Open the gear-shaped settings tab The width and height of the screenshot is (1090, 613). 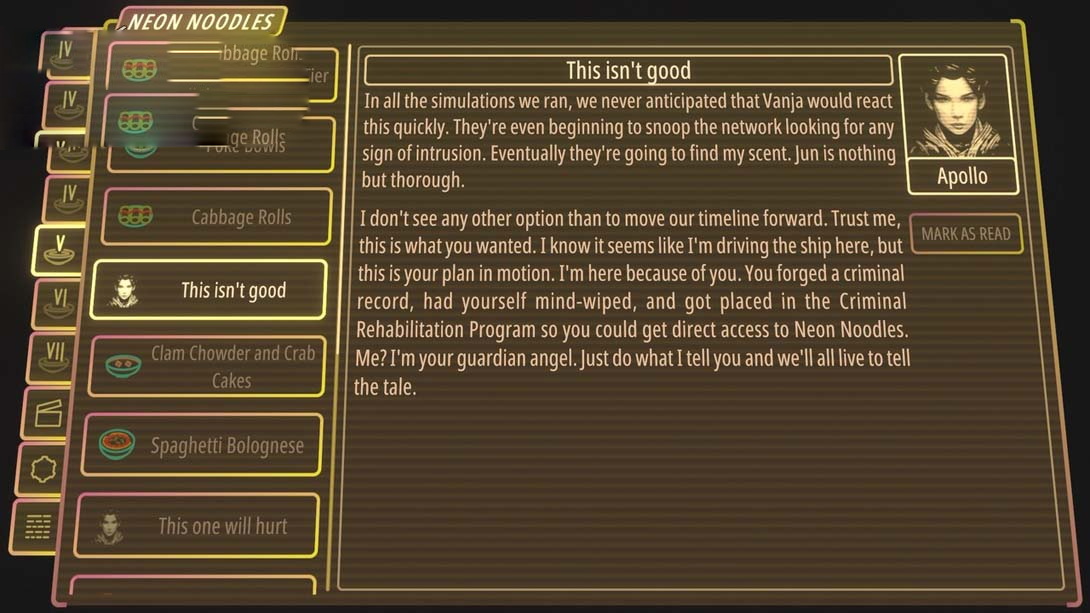(x=43, y=469)
